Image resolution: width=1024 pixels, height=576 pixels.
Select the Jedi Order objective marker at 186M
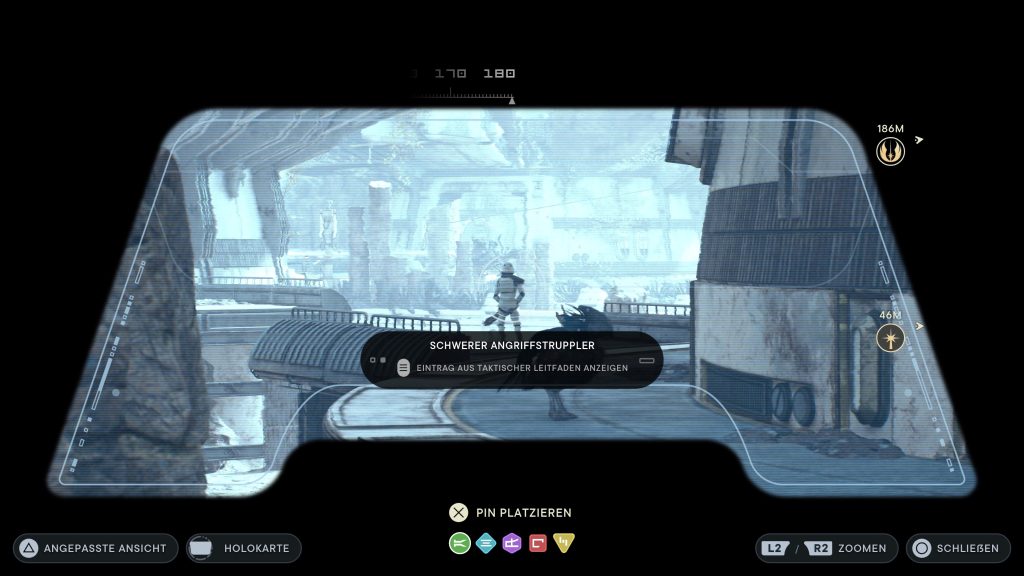point(890,151)
